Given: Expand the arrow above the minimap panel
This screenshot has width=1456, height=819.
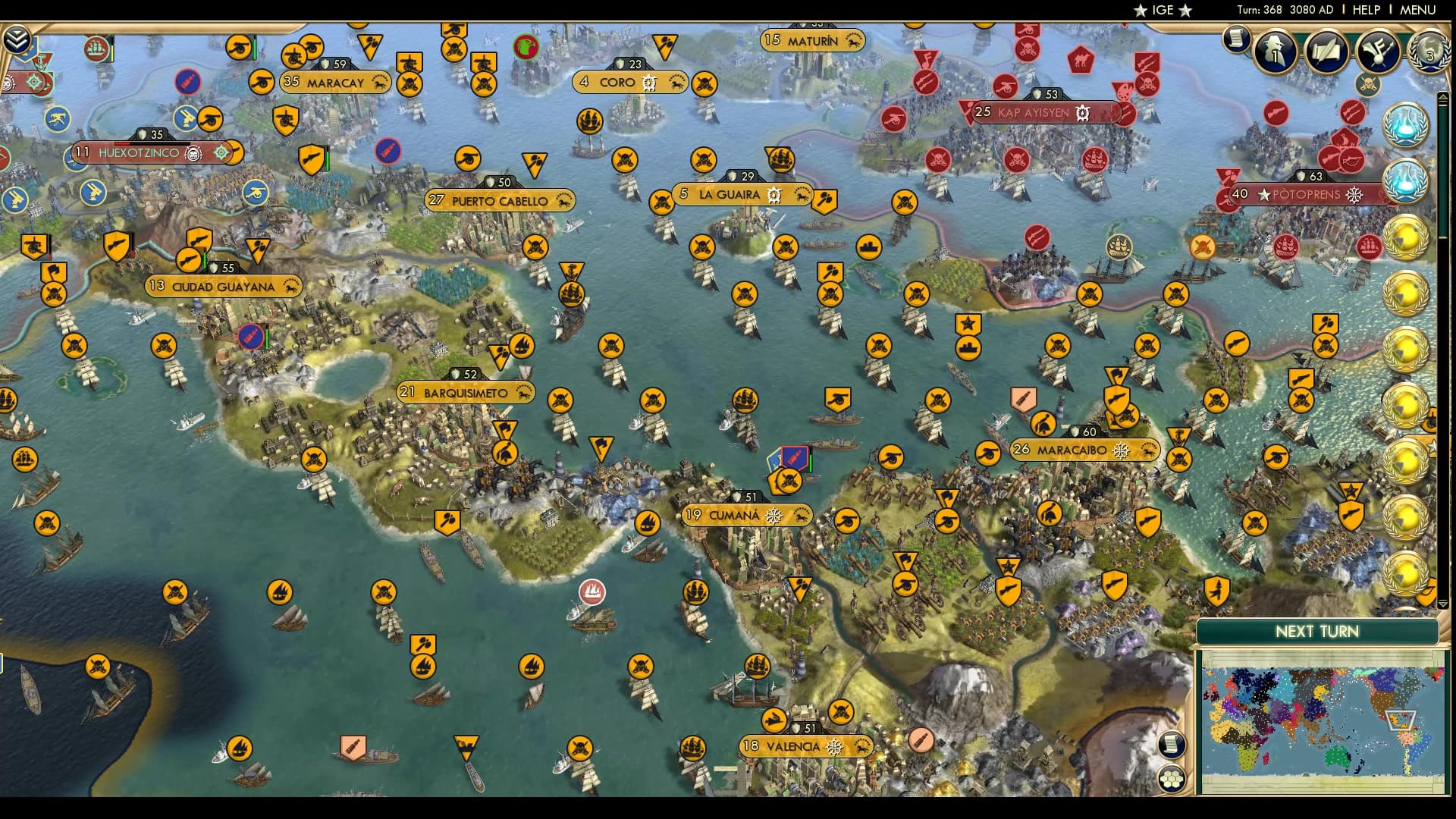Looking at the screenshot, I should pyautogui.click(x=1443, y=604).
